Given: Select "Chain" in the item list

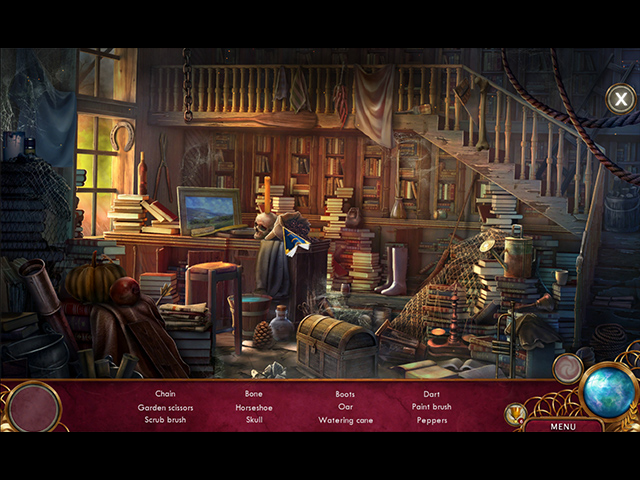Looking at the screenshot, I should [x=165, y=394].
